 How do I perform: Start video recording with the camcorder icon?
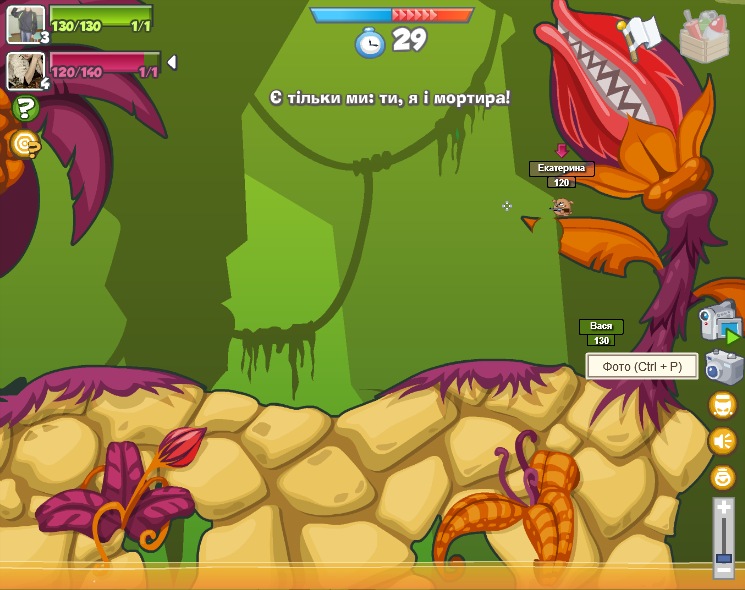click(719, 323)
